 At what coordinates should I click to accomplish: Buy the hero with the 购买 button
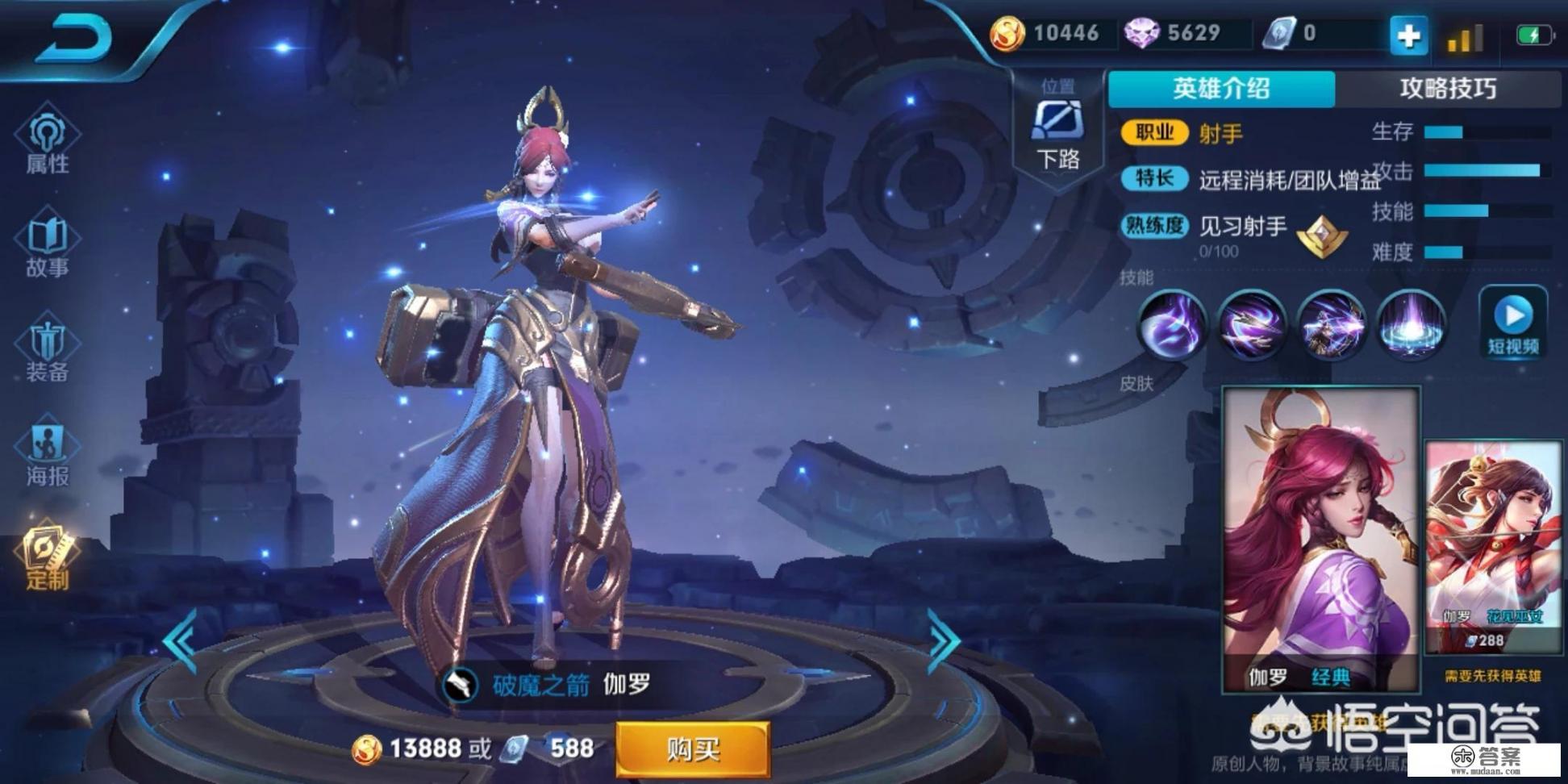click(x=693, y=749)
